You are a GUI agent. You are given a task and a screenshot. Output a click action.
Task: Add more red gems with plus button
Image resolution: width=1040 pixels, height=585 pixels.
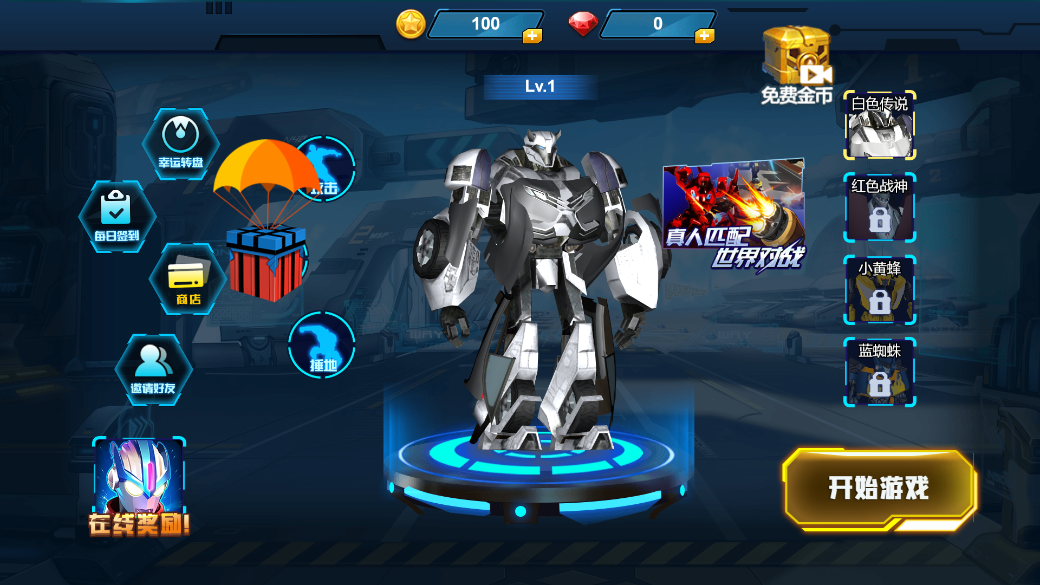point(704,36)
